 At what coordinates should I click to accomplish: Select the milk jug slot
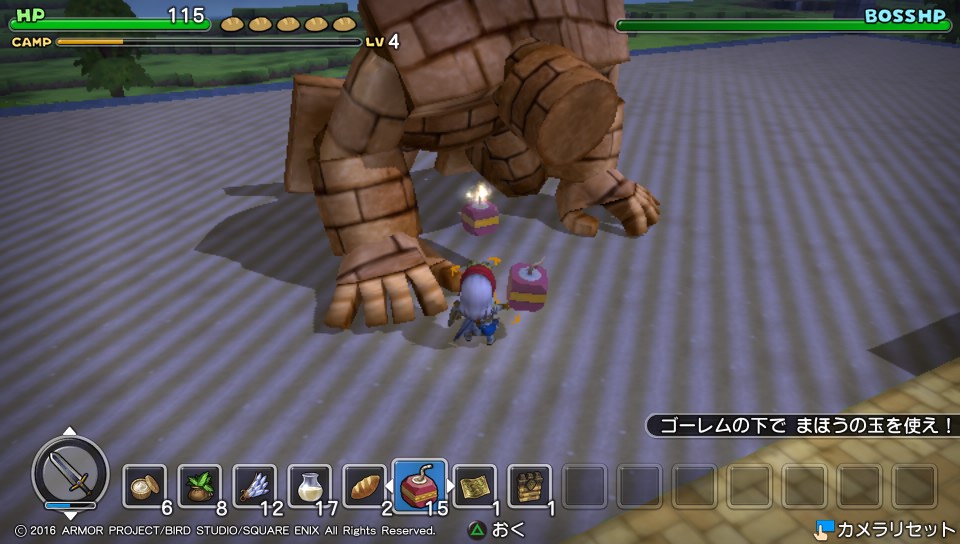(x=309, y=486)
